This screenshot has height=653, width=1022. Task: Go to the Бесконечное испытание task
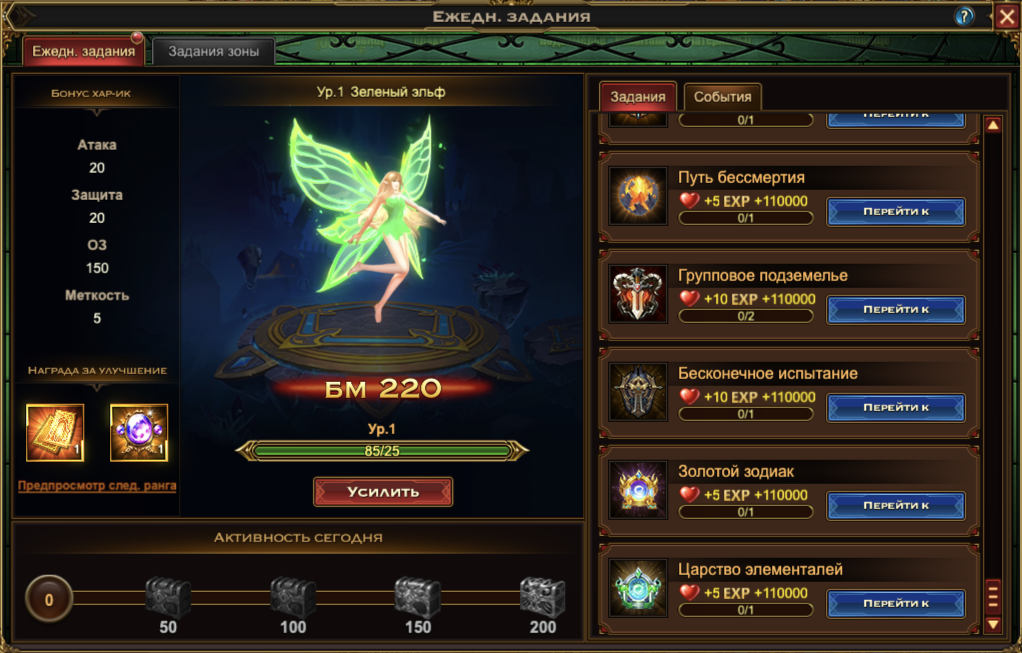pyautogui.click(x=896, y=407)
